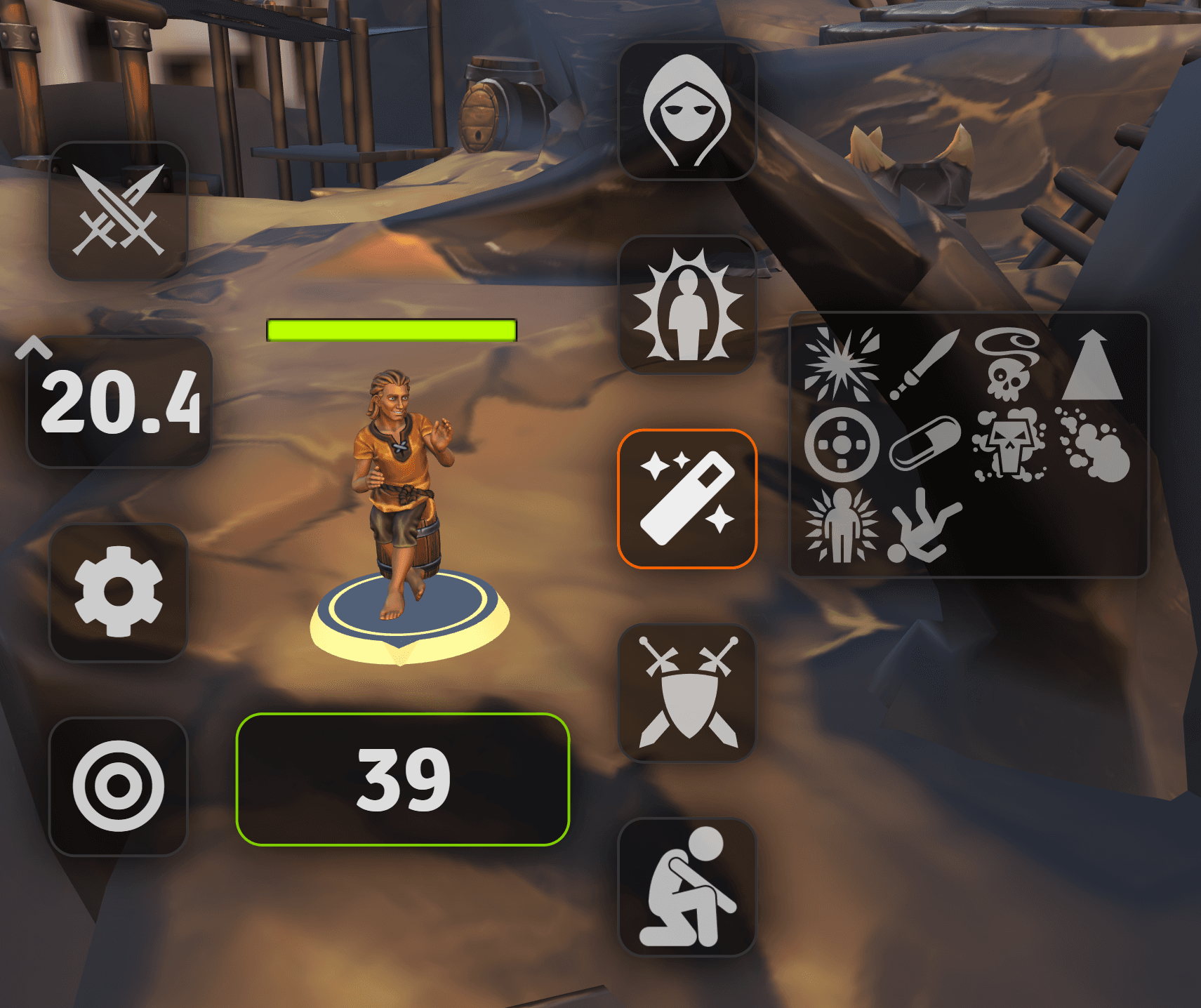The height and width of the screenshot is (1008, 1201).
Task: Toggle the magic wand effects button
Action: pyautogui.click(x=686, y=498)
